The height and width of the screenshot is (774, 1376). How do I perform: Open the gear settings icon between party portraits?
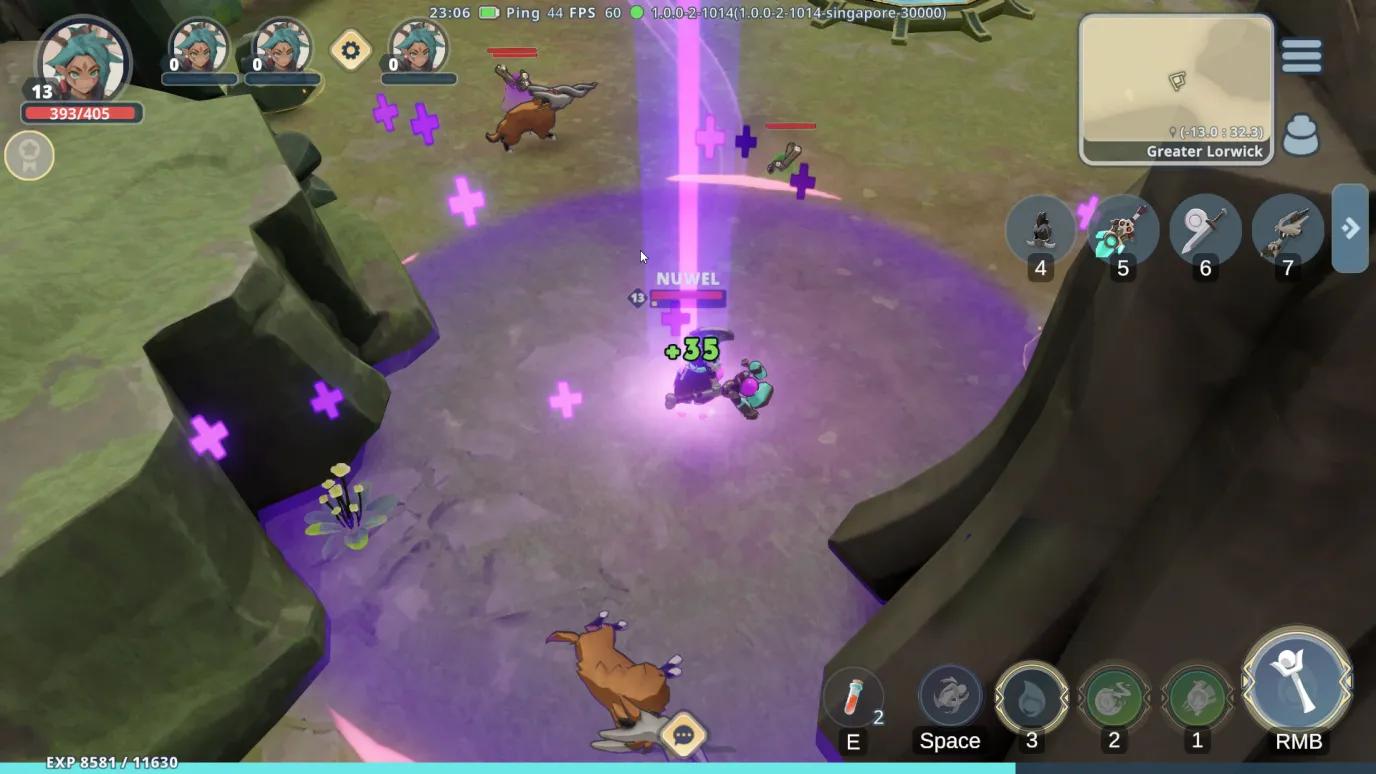[x=351, y=50]
